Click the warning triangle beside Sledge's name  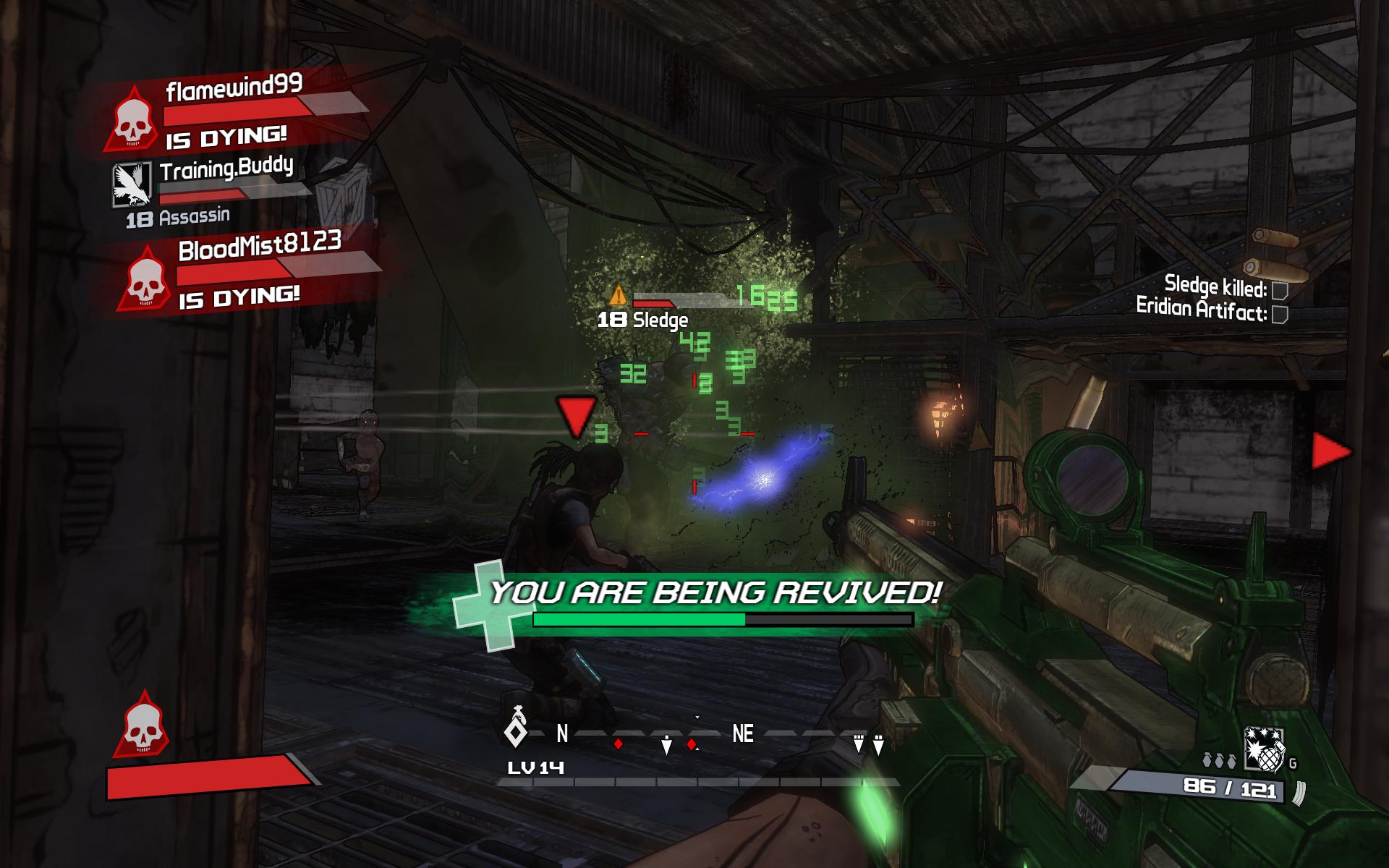pyautogui.click(x=618, y=295)
